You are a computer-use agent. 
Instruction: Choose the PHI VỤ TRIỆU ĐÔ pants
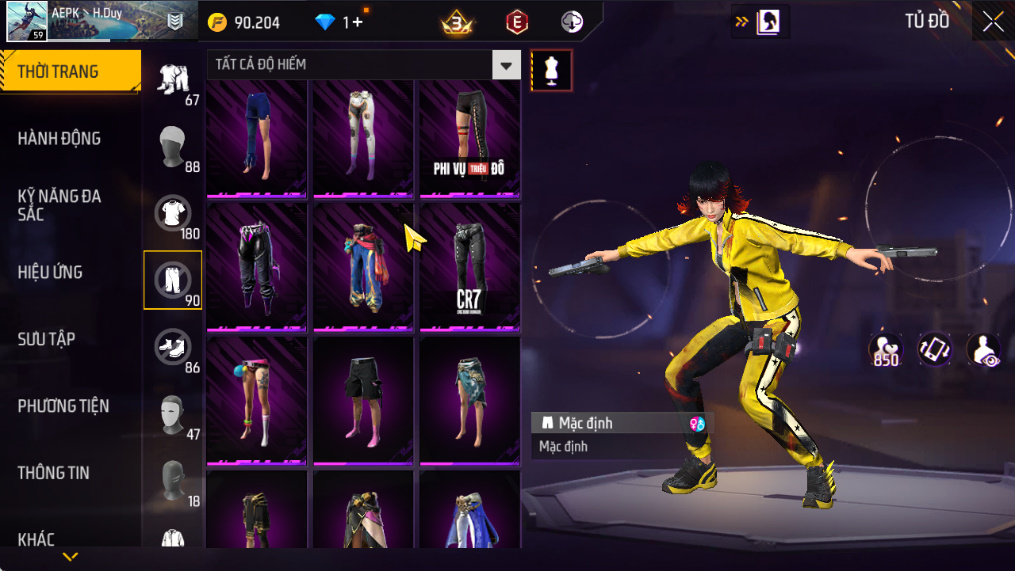coord(469,139)
